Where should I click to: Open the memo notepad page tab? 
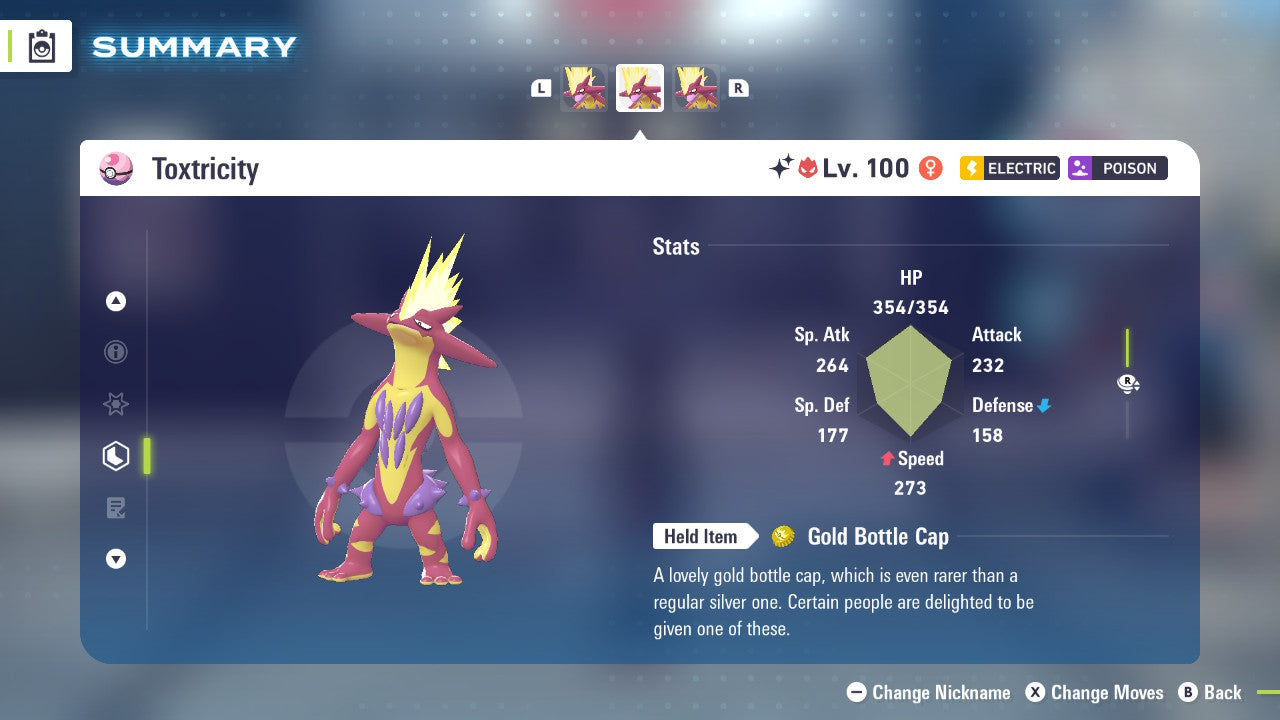[116, 508]
